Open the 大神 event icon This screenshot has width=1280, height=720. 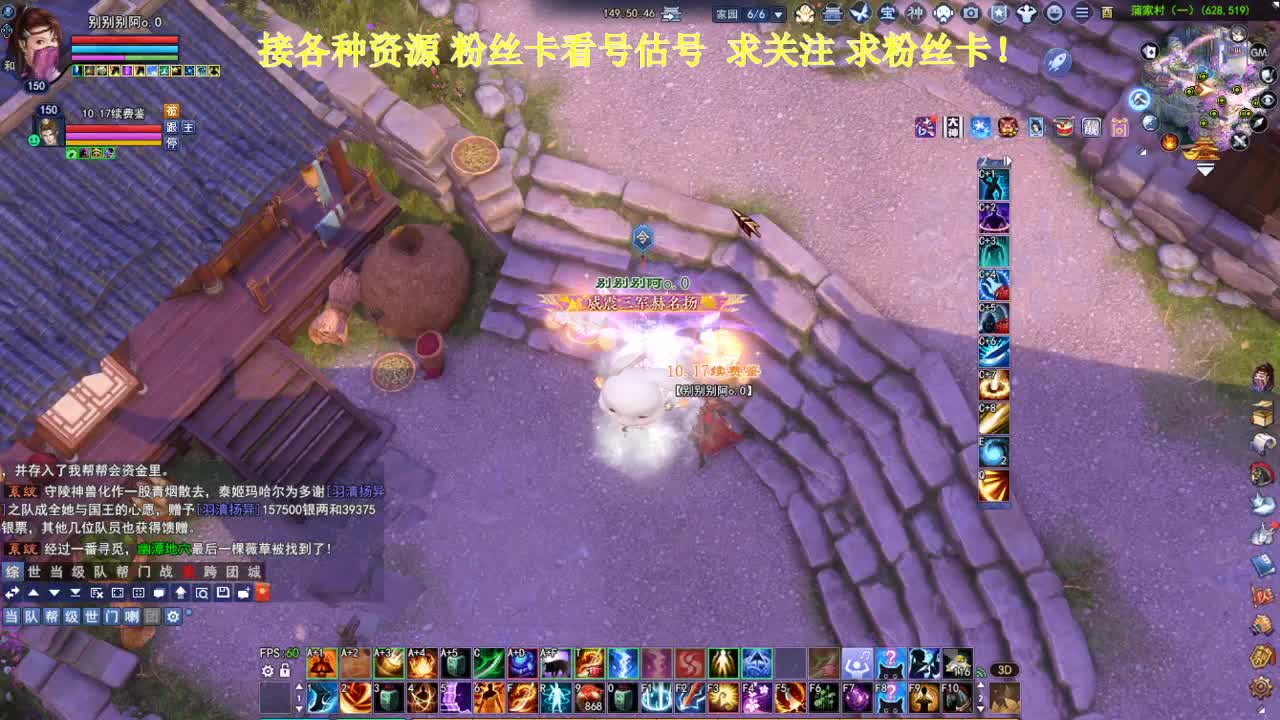click(953, 125)
